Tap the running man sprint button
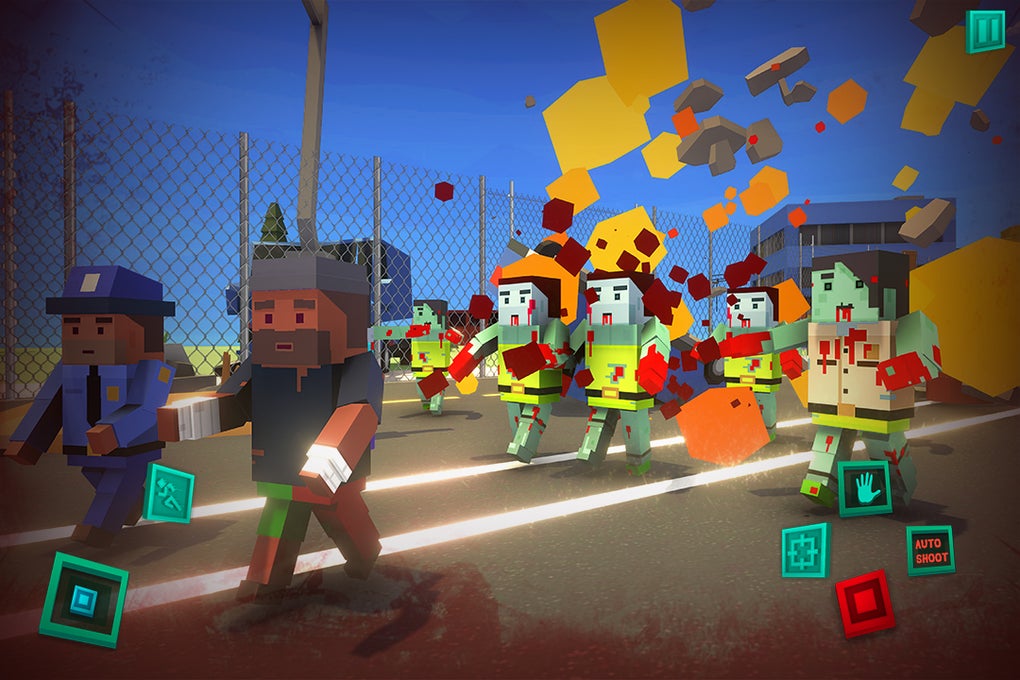The height and width of the screenshot is (680, 1020). pyautogui.click(x=169, y=492)
